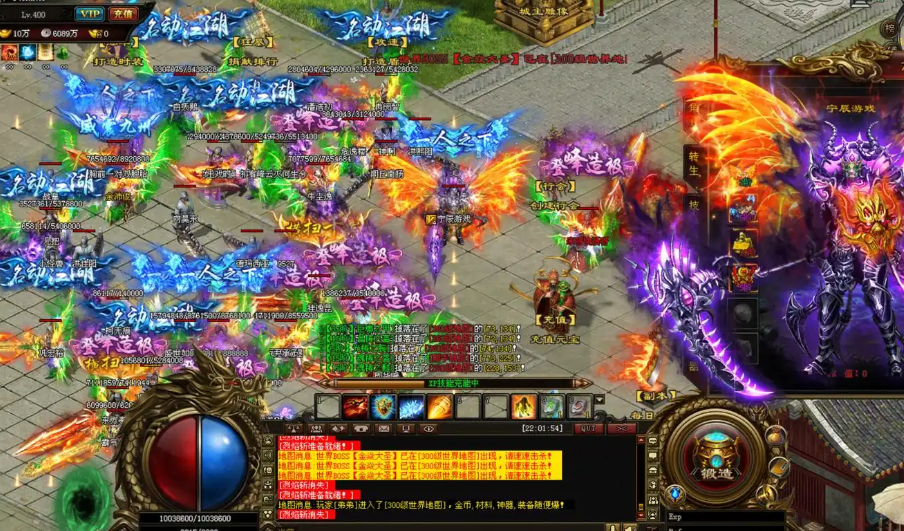904x531 pixels.
Task: Use the golden shield skill
Action: tap(383, 407)
